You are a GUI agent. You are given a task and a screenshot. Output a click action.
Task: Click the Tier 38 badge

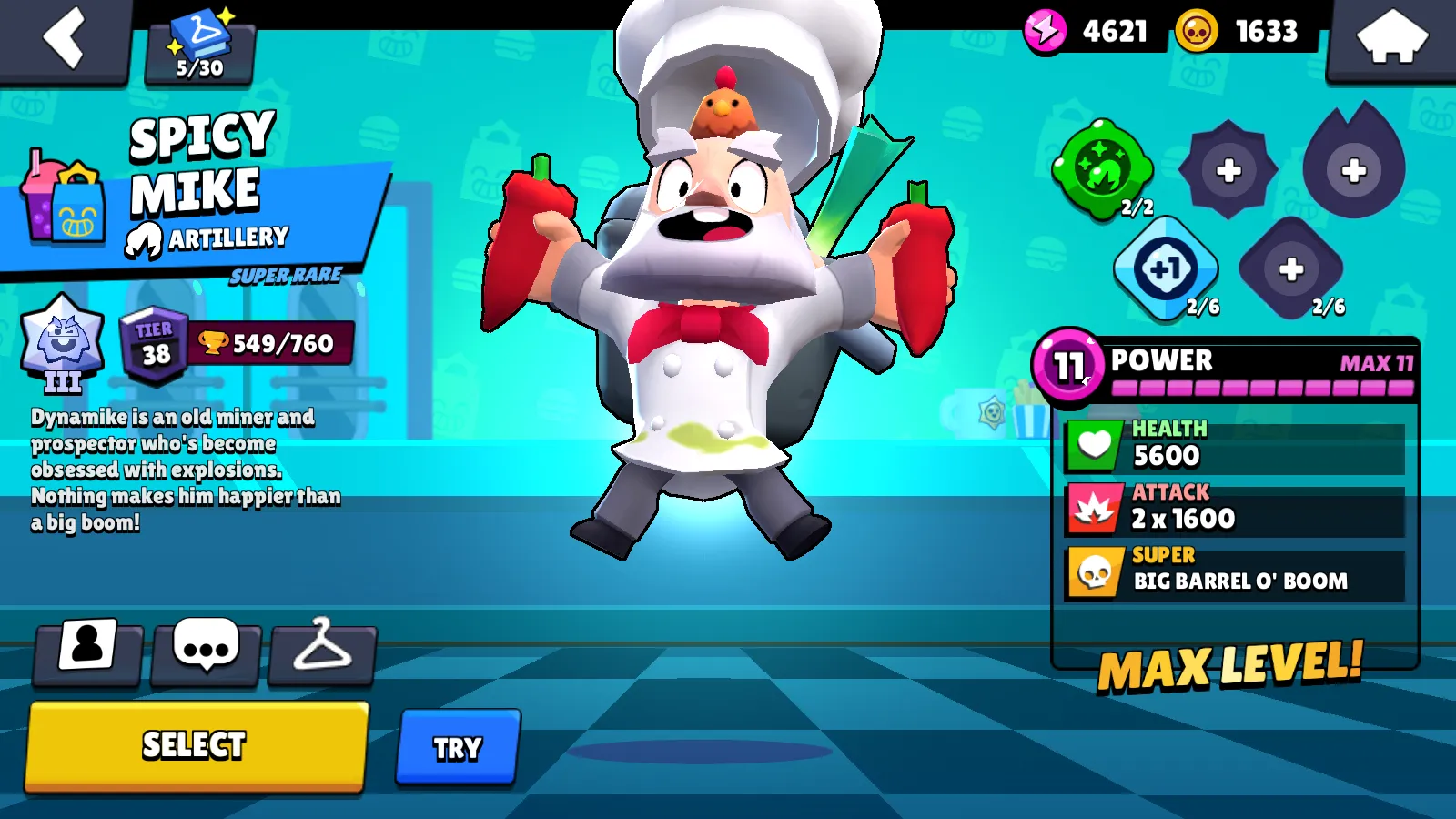pyautogui.click(x=155, y=341)
